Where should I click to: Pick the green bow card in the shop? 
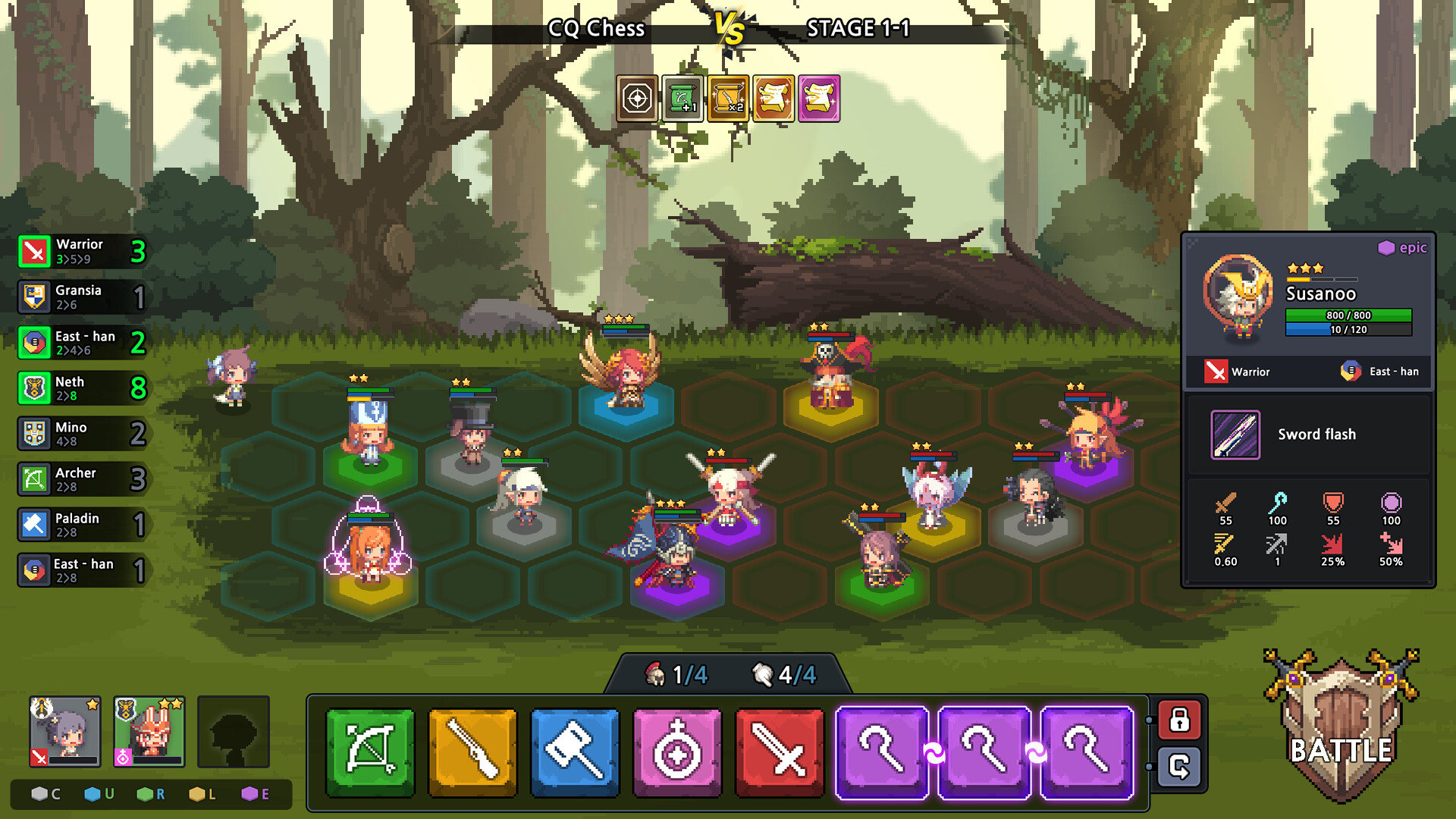click(369, 751)
